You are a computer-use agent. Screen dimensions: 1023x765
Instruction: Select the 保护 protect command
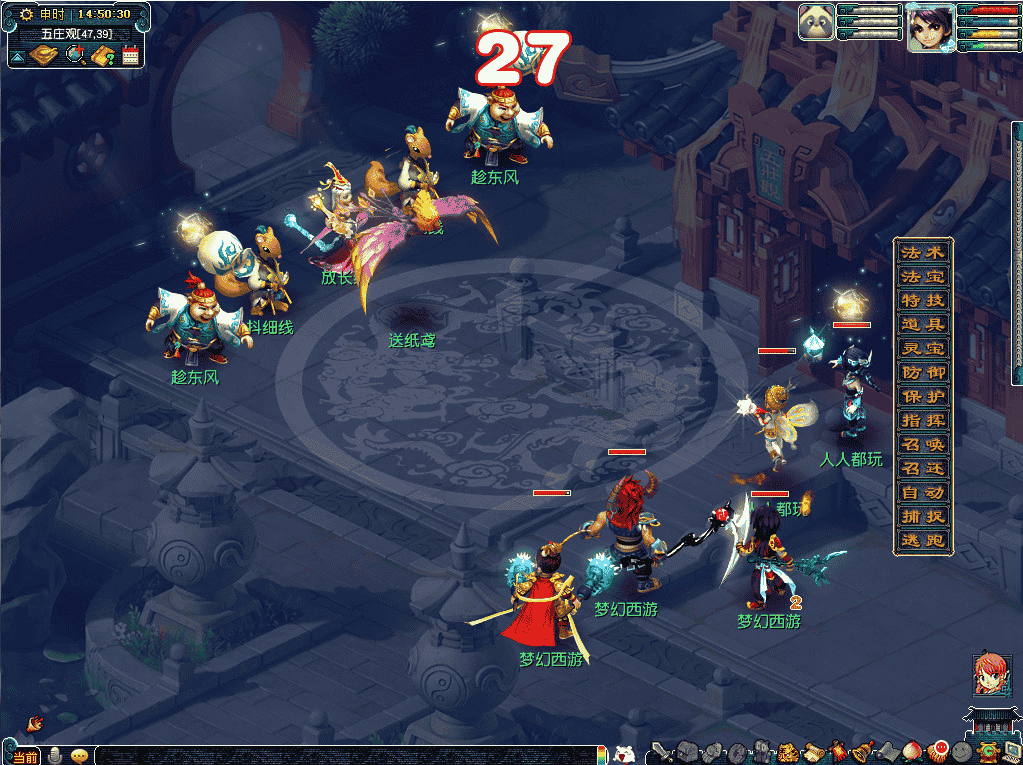pos(921,396)
